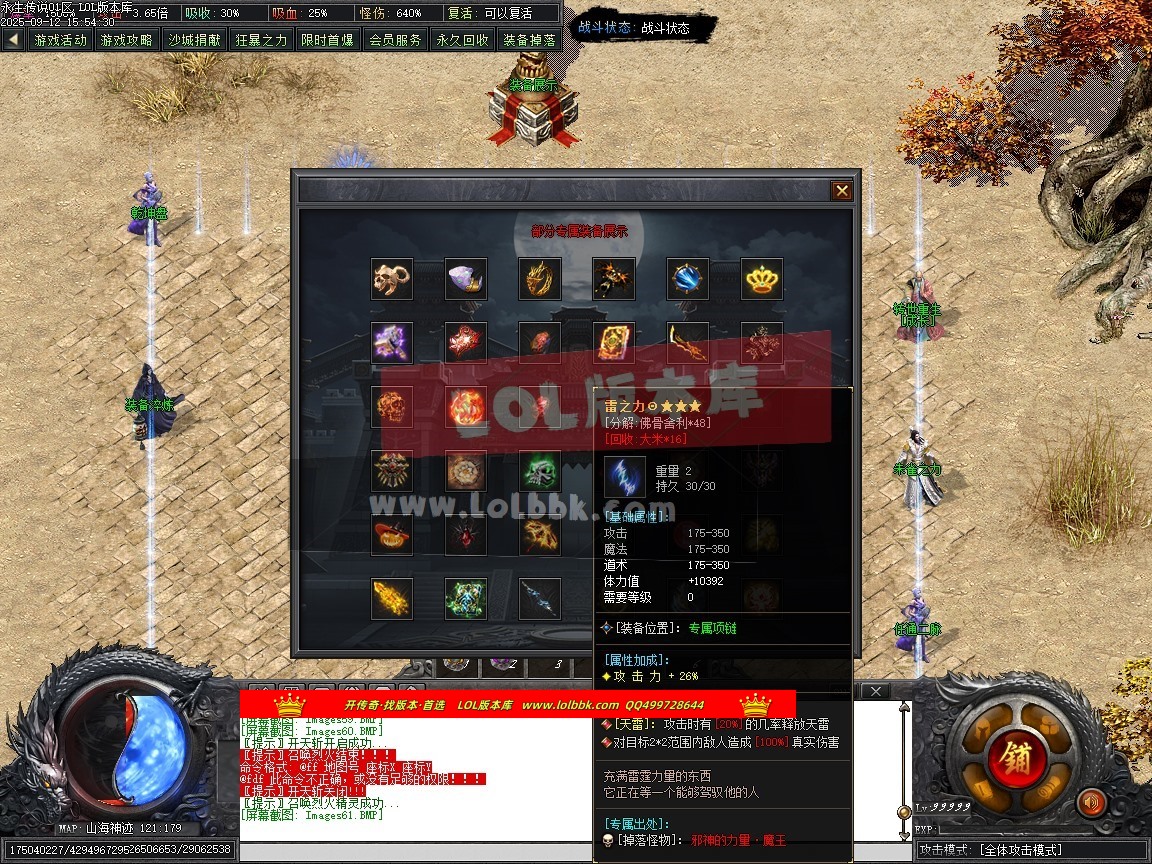This screenshot has height=864, width=1152.
Task: Select the golden spellbook item slot
Action: (x=614, y=343)
